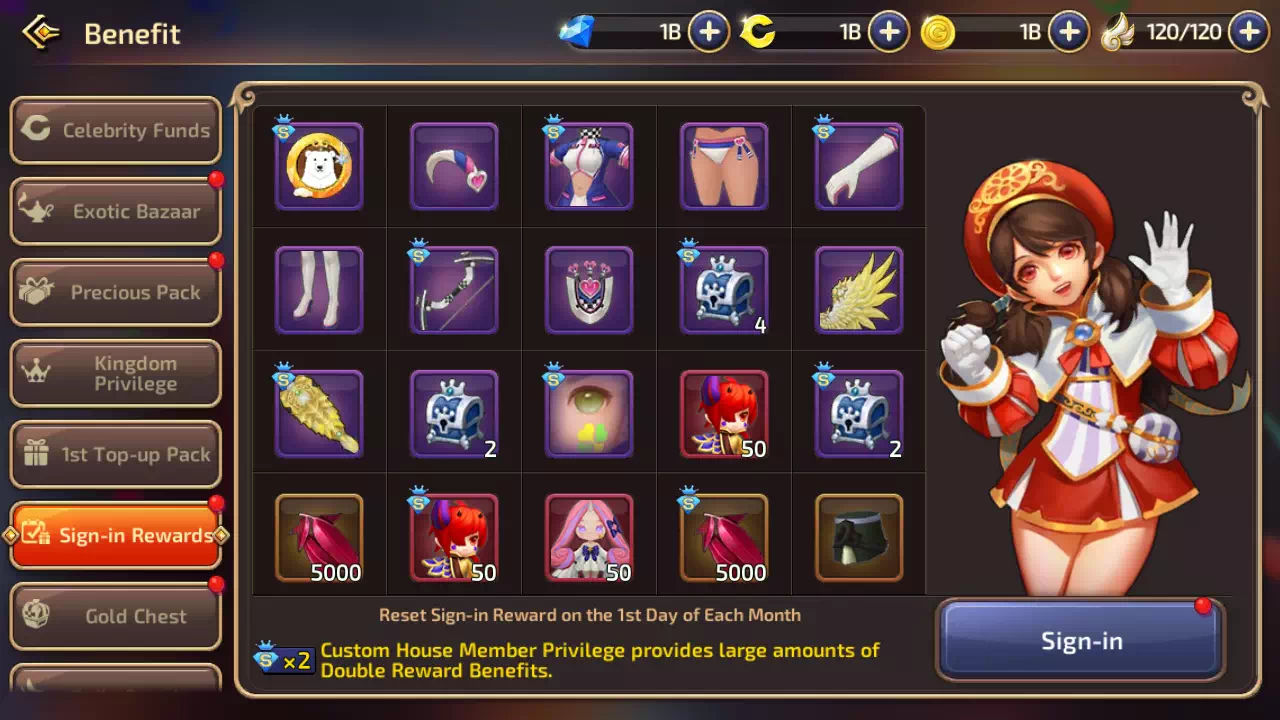Select the Precious Pack tab
Image resolution: width=1280 pixels, height=720 pixels.
point(116,292)
